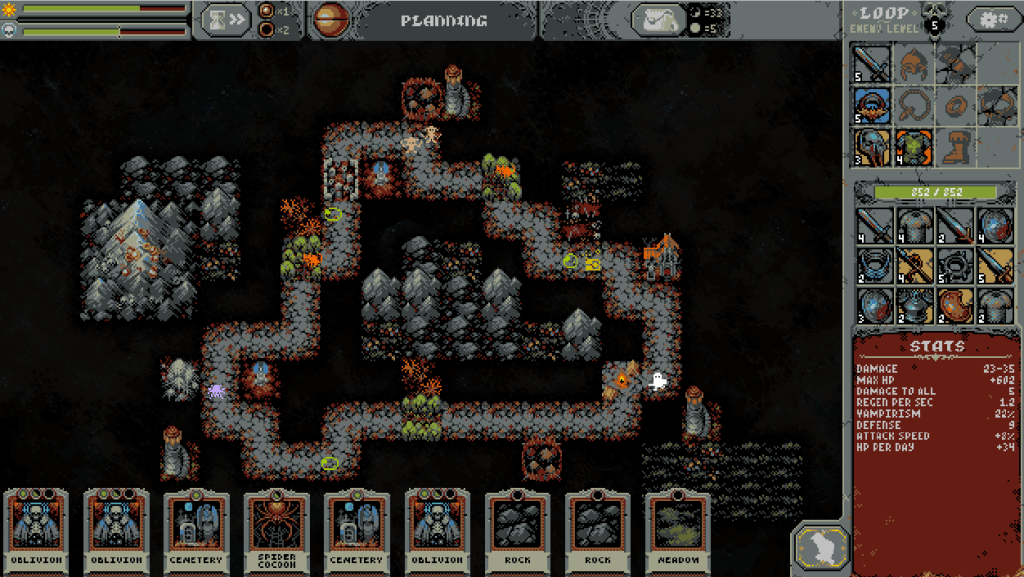Image resolution: width=1024 pixels, height=577 pixels.
Task: Open the gear settings menu
Action: point(992,19)
